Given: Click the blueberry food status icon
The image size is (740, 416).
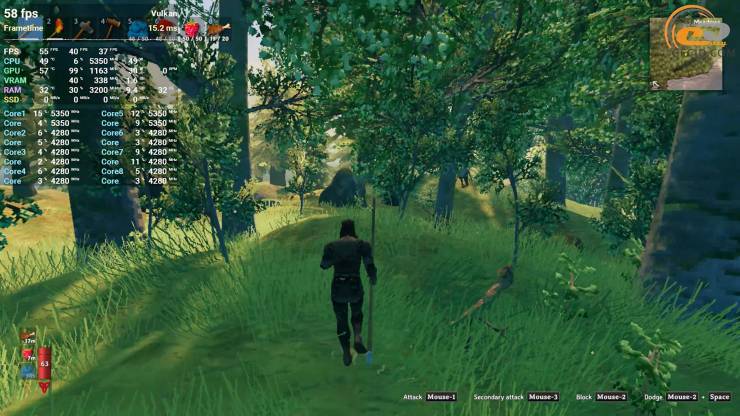Looking at the screenshot, I should pyautogui.click(x=28, y=371).
